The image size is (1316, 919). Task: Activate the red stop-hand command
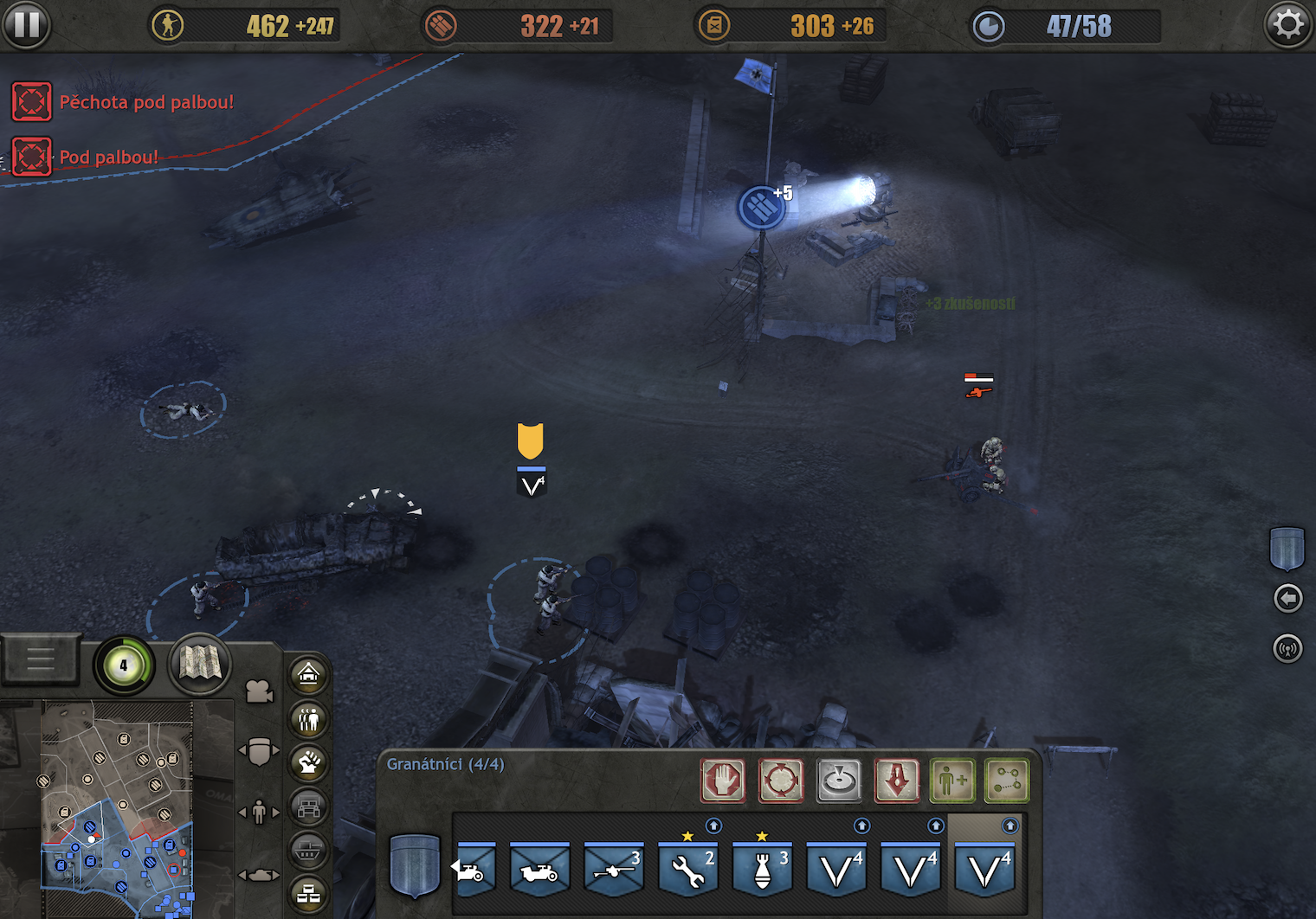(723, 781)
